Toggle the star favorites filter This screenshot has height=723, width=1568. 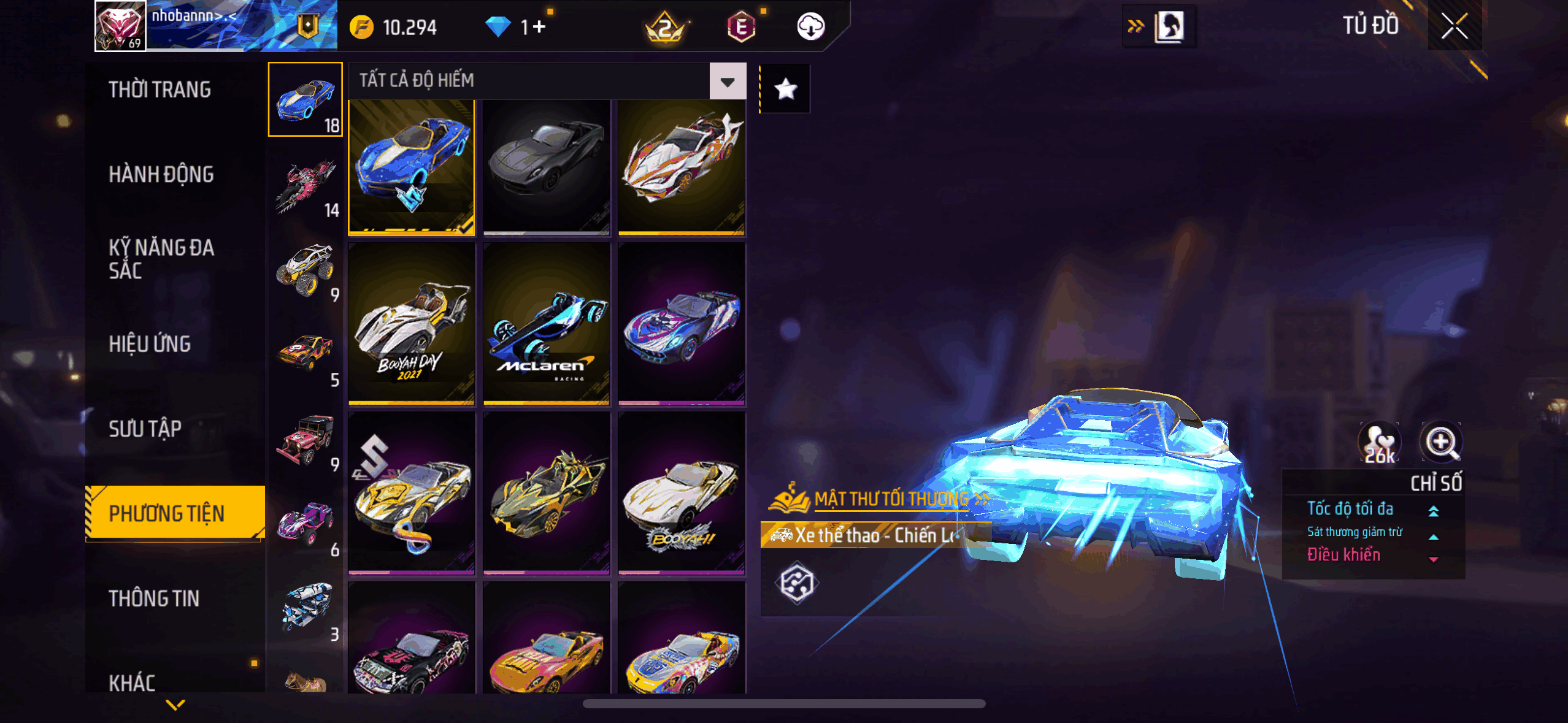click(785, 90)
